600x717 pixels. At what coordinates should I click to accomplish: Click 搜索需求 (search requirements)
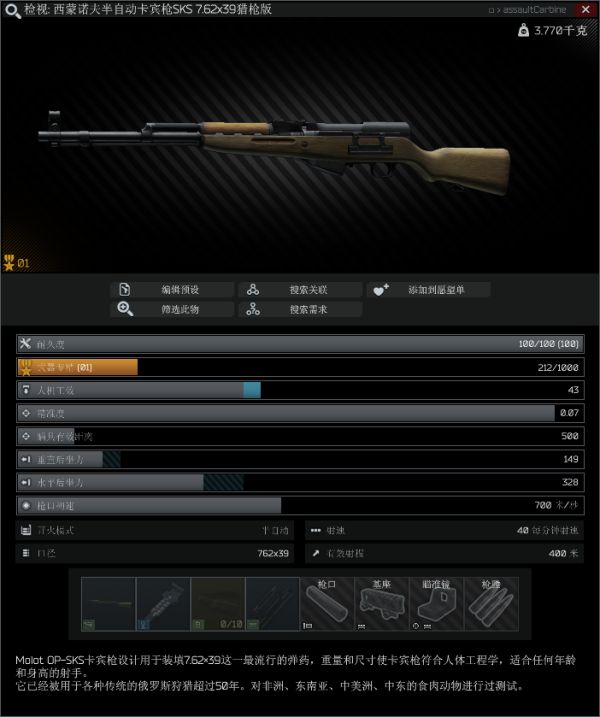click(x=299, y=309)
